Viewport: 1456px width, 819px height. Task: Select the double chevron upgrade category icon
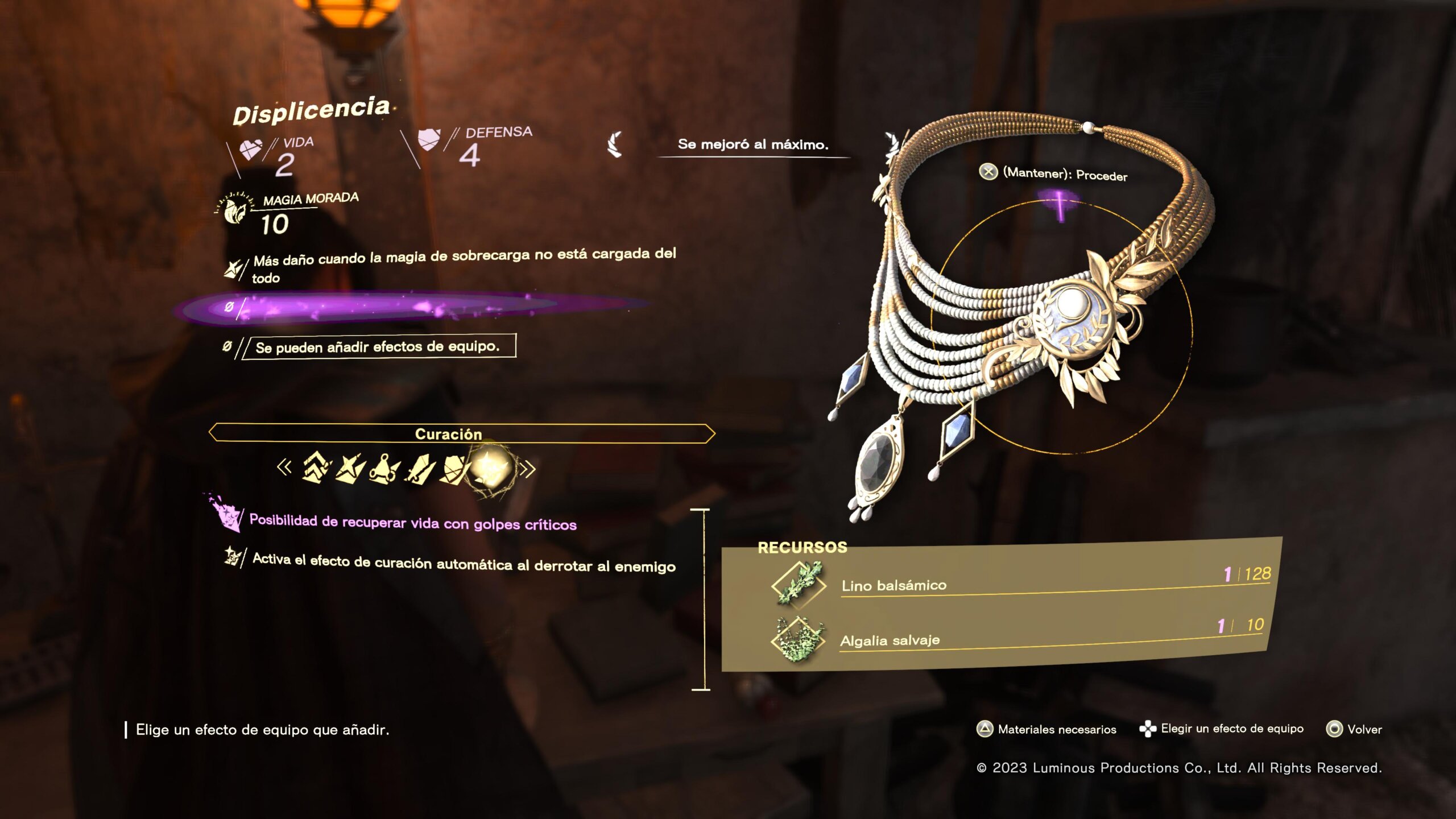coord(316,468)
